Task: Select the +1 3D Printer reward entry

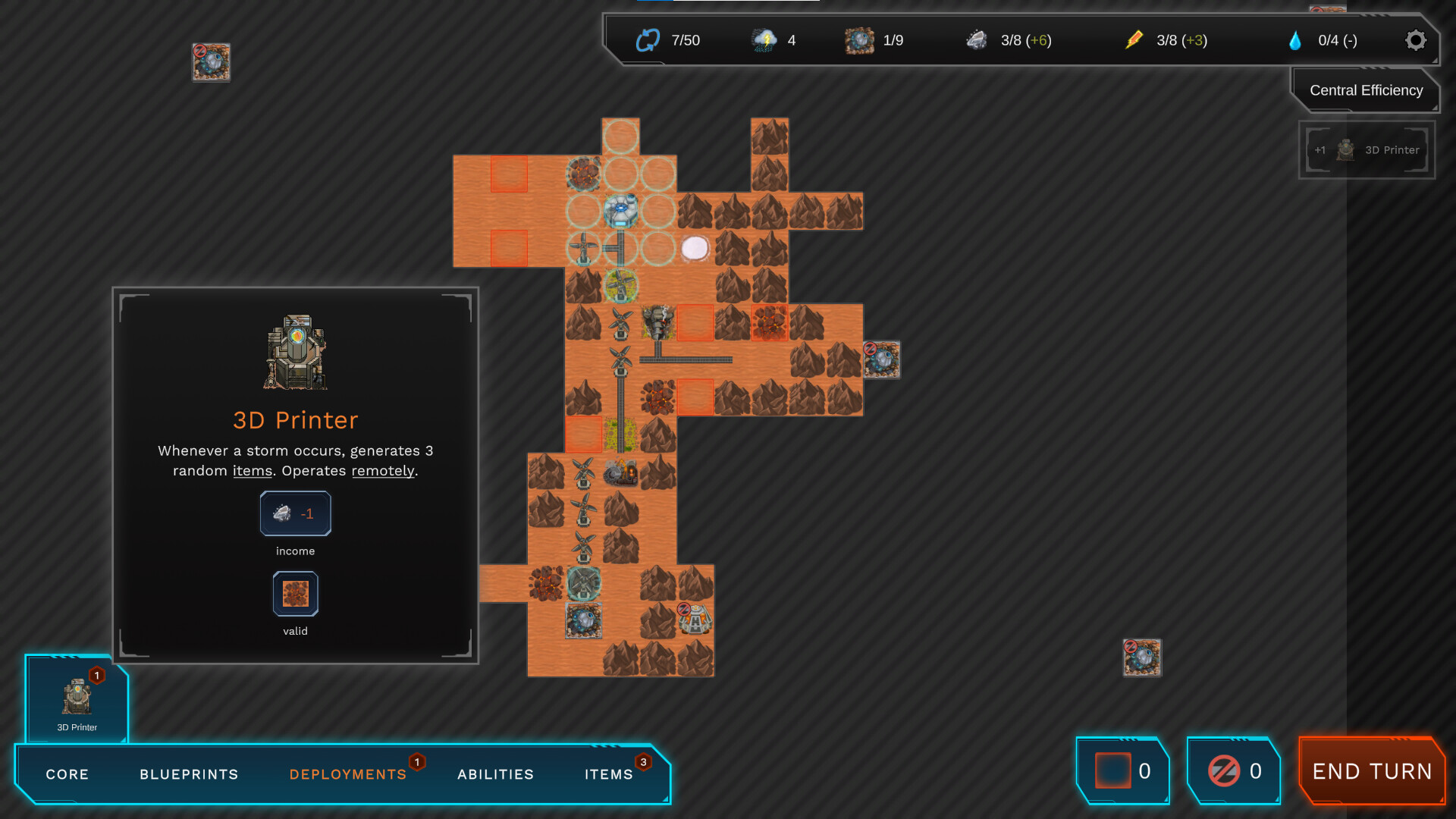Action: (1367, 150)
